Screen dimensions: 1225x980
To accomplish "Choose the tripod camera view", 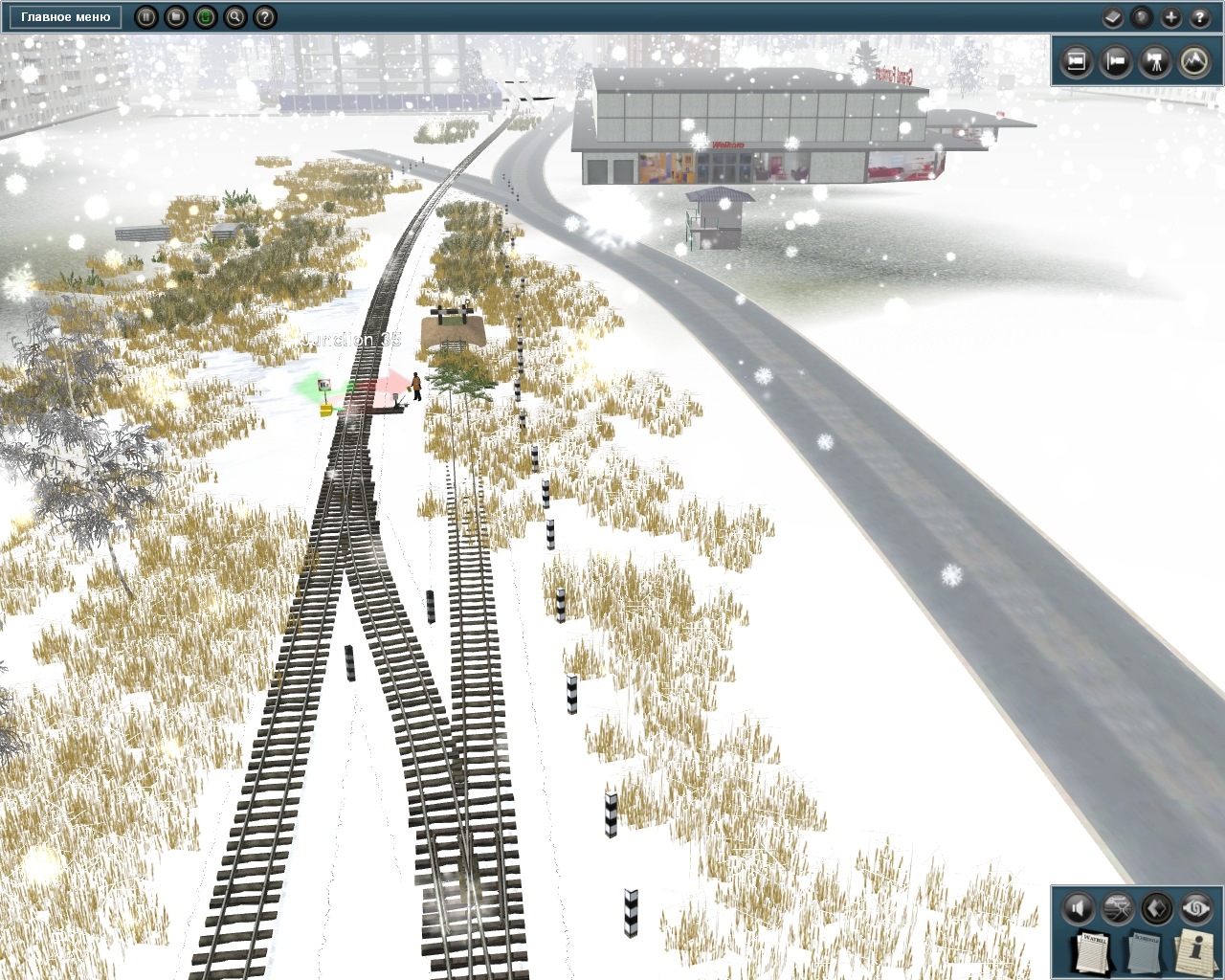I will point(1155,62).
